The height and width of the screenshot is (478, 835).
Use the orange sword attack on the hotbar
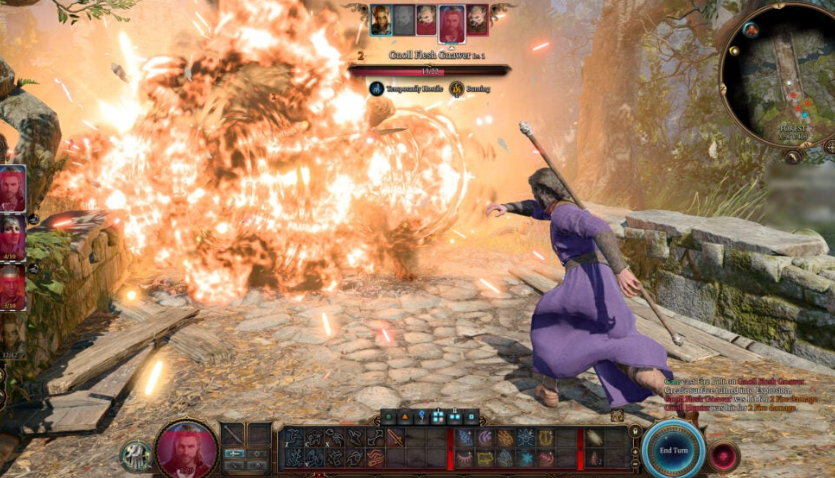pos(394,437)
